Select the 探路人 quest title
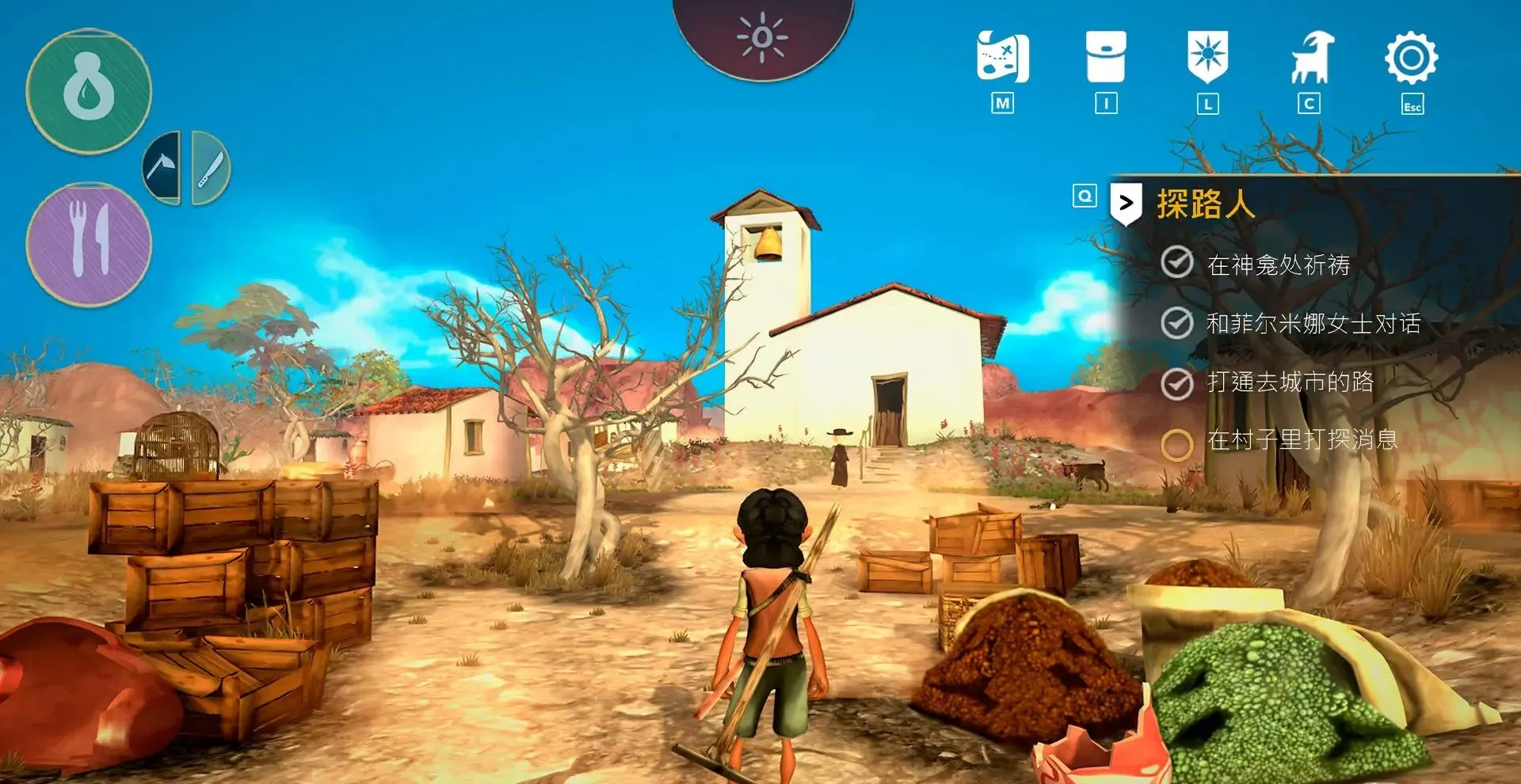This screenshot has width=1521, height=784. (x=1206, y=204)
